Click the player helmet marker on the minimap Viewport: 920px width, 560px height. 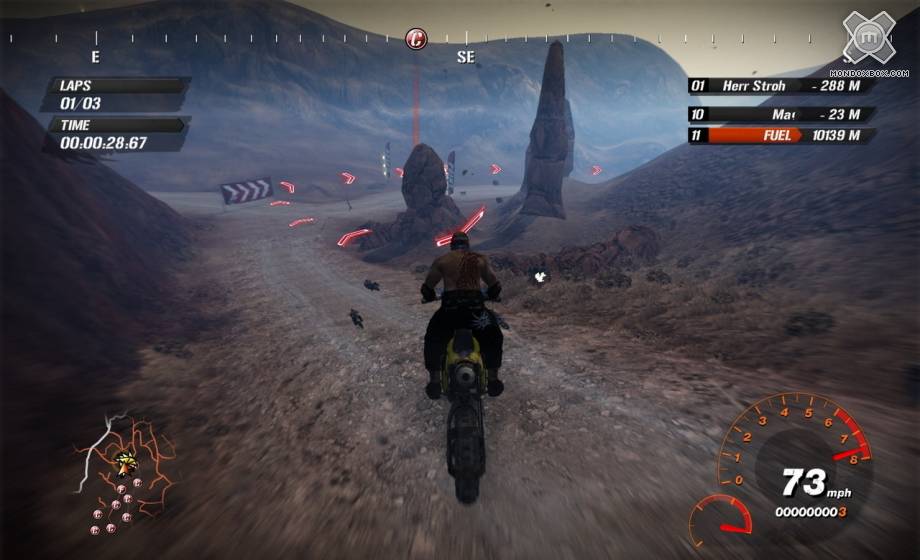click(x=126, y=462)
